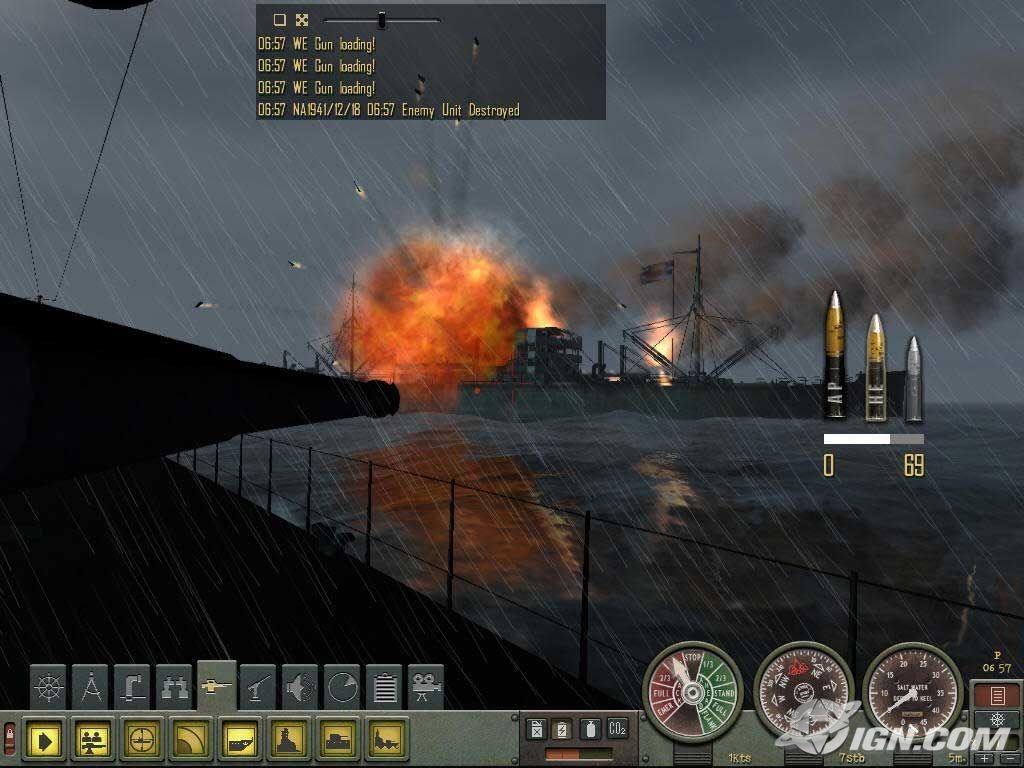Open the clipboard reports tab

pos(384,687)
